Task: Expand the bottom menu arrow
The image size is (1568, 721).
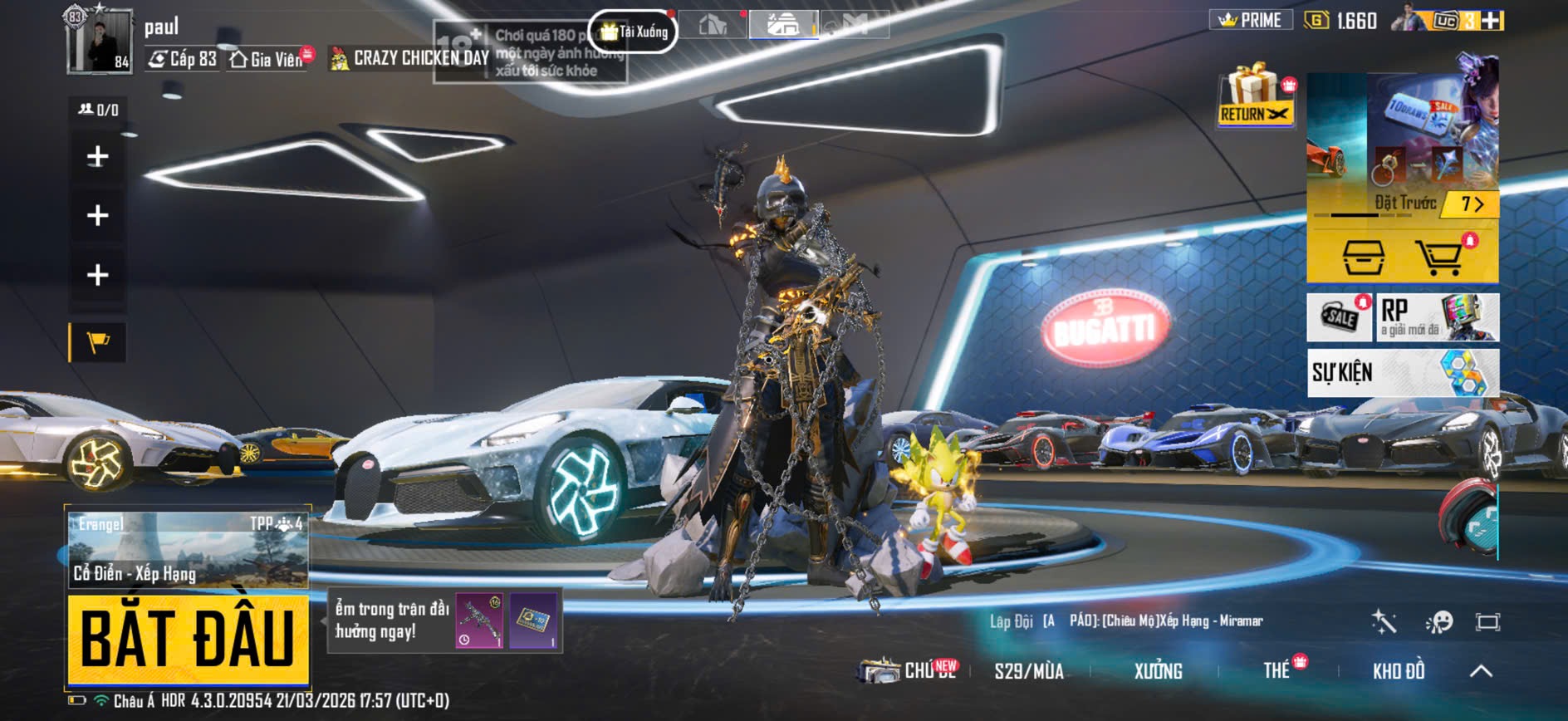Action: pos(1481,671)
